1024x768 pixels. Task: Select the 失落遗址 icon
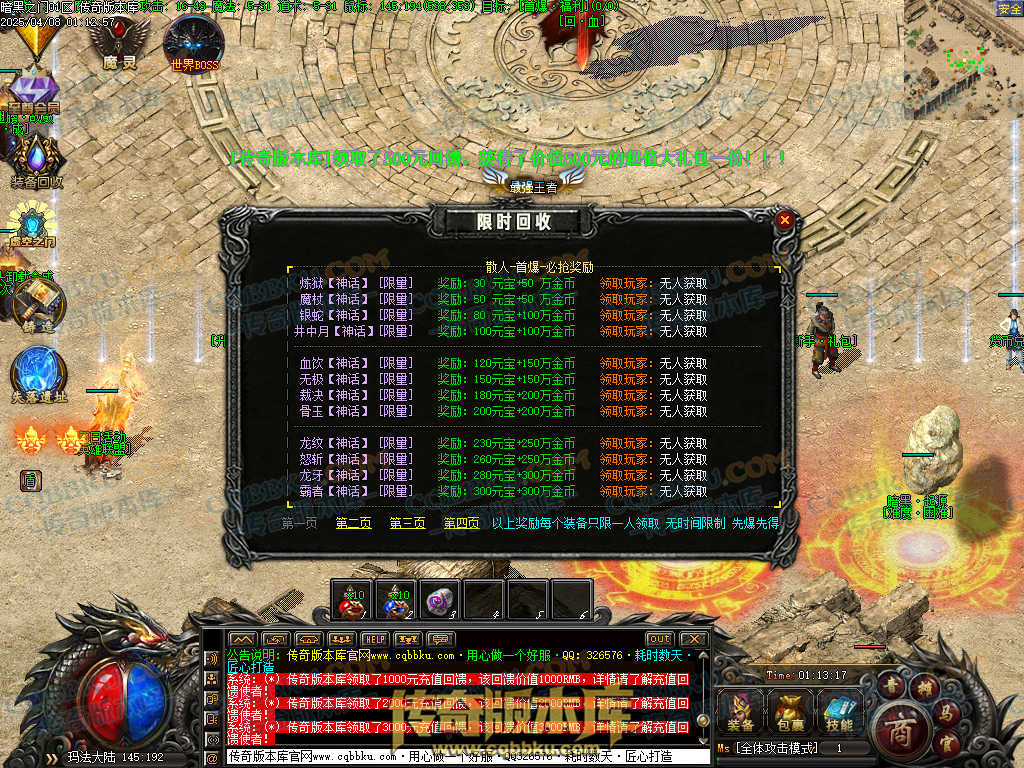click(39, 372)
